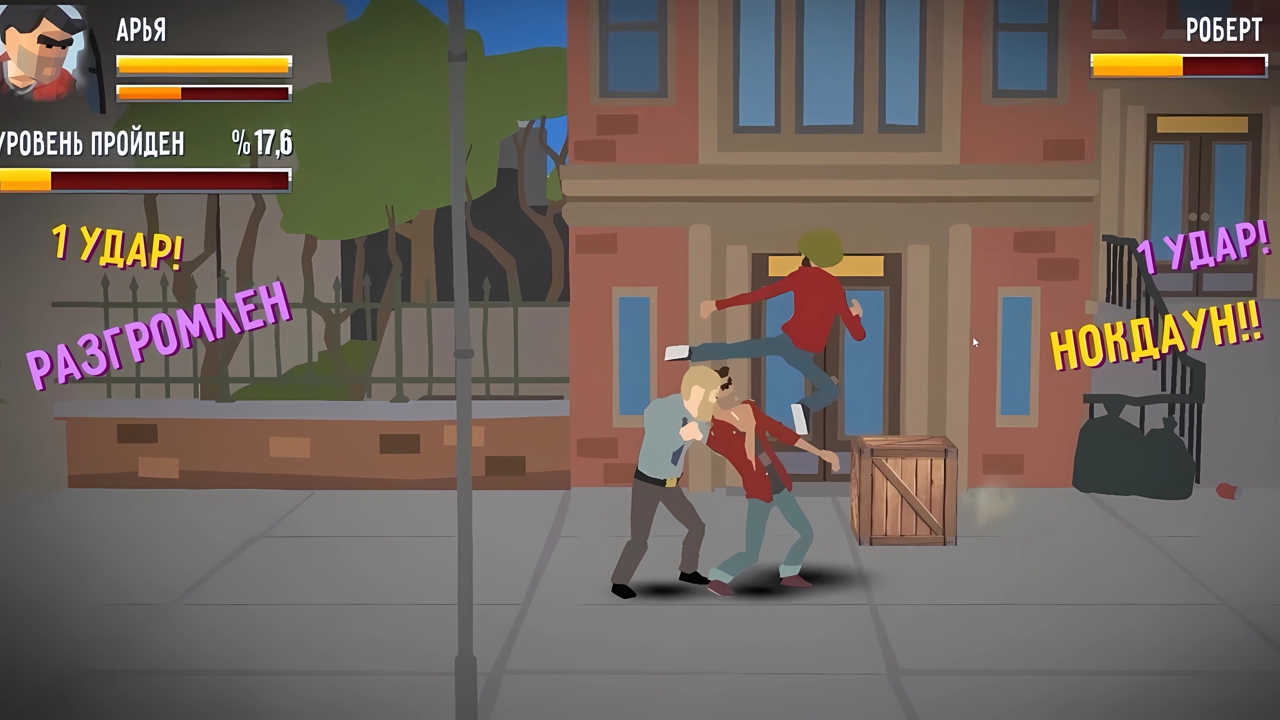Click the 17,6 percent progress indicator

[x=260, y=143]
